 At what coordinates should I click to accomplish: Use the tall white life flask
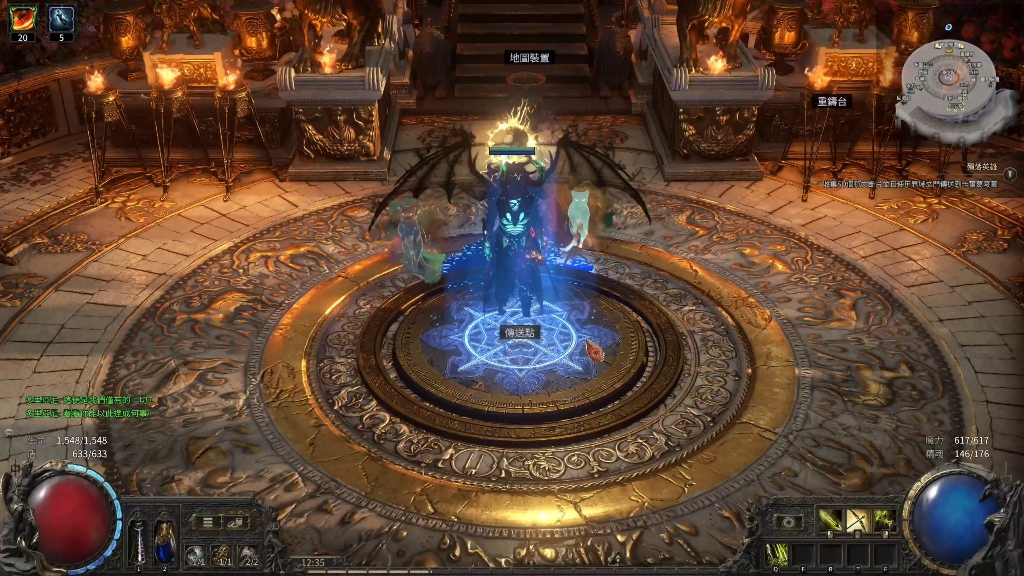pyautogui.click(x=139, y=543)
